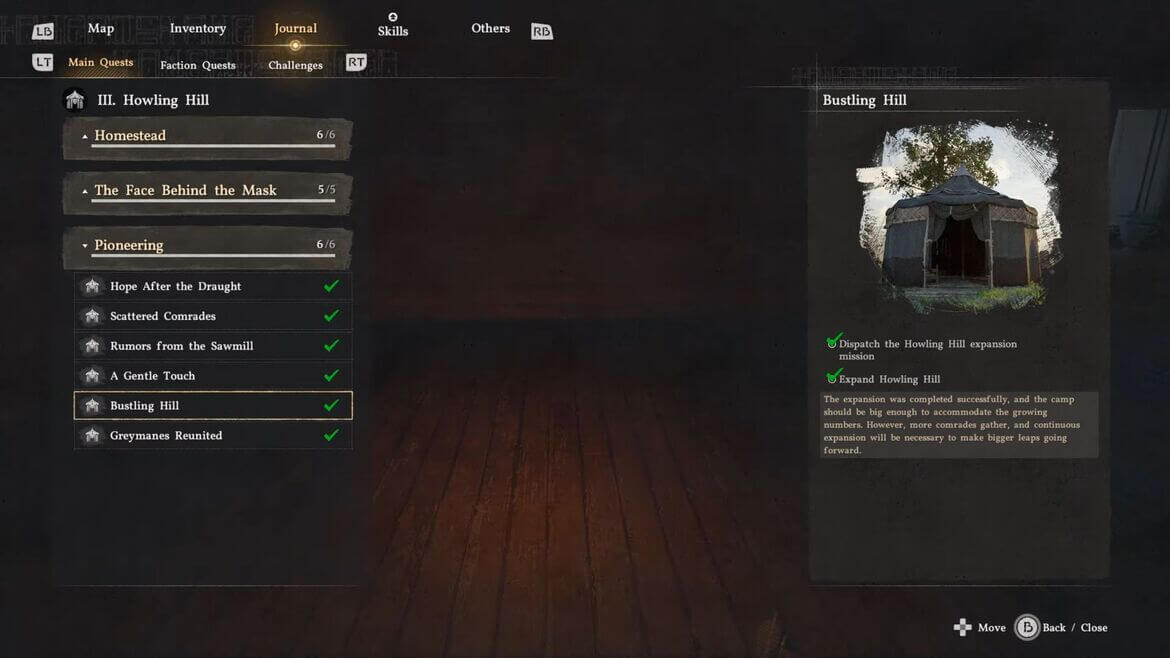Viewport: 1170px width, 658px height.
Task: Go to the Skills tab
Action: point(393,30)
